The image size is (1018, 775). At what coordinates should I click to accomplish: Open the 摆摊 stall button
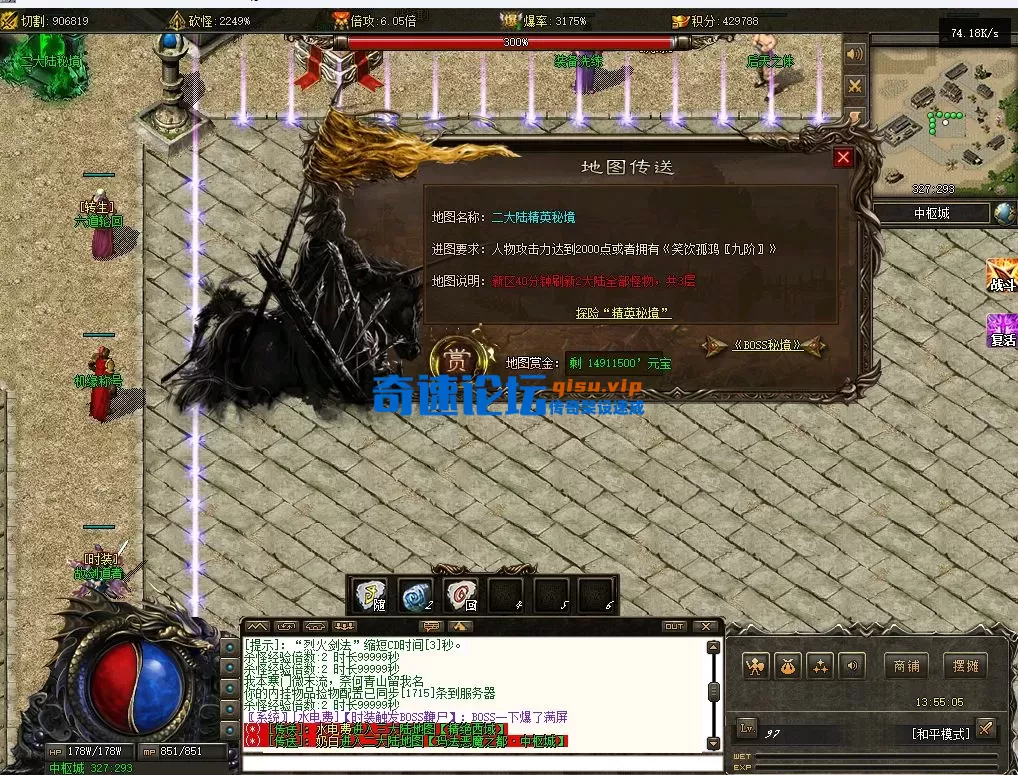tap(965, 665)
